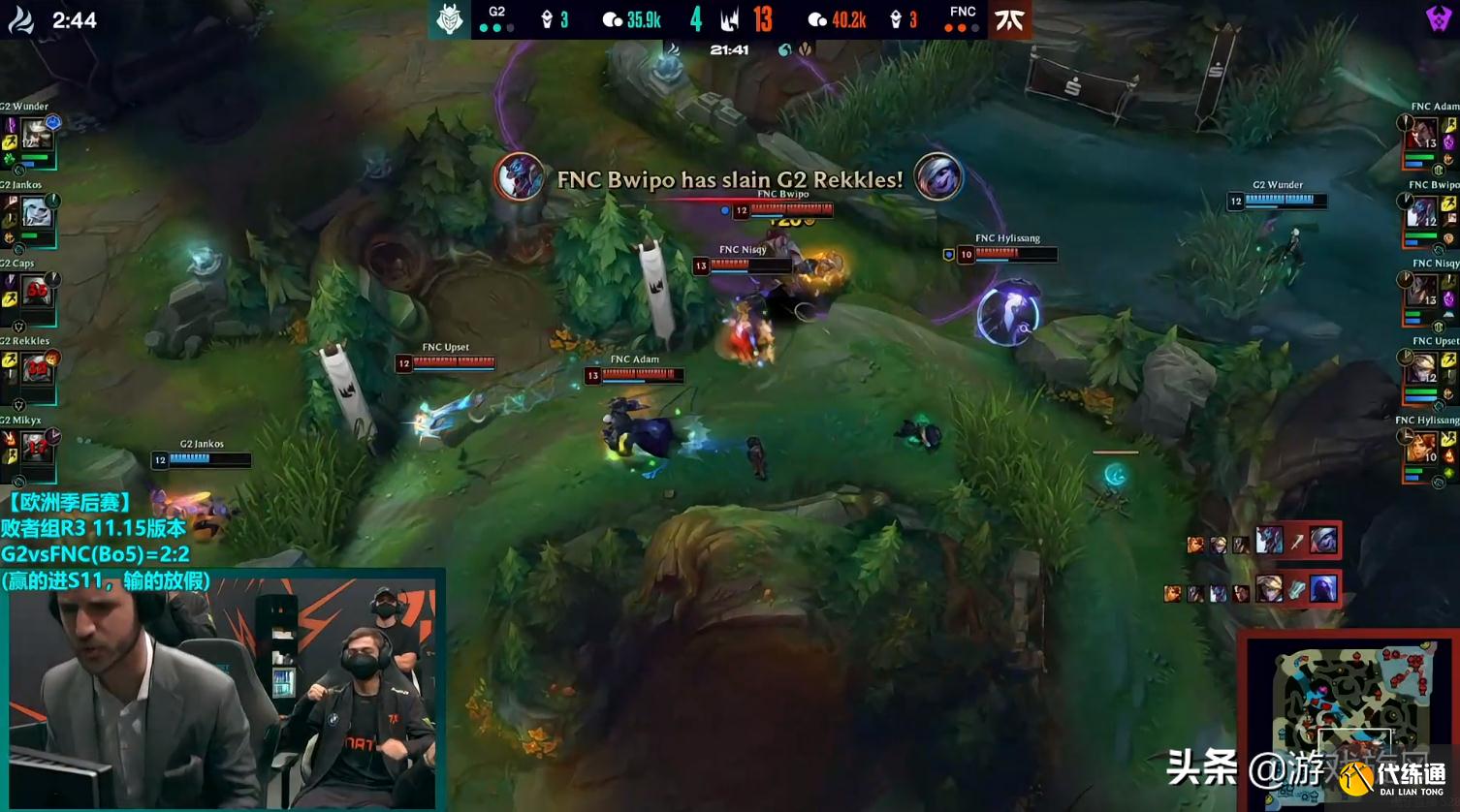Viewport: 1460px width, 812px height.
Task: Collapse the kill feed item row
Action: coord(1260,545)
